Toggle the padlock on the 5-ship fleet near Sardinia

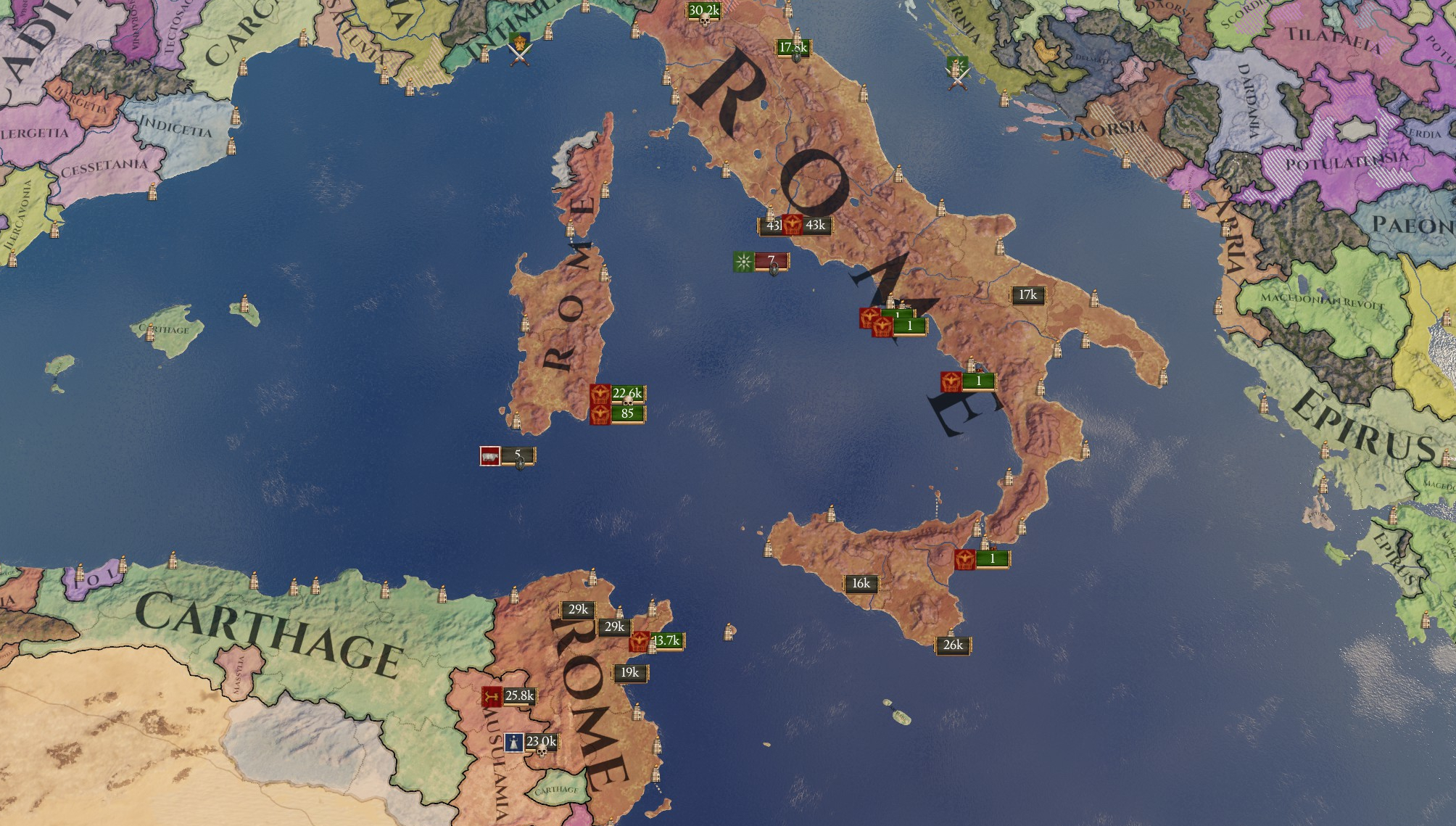pos(520,463)
